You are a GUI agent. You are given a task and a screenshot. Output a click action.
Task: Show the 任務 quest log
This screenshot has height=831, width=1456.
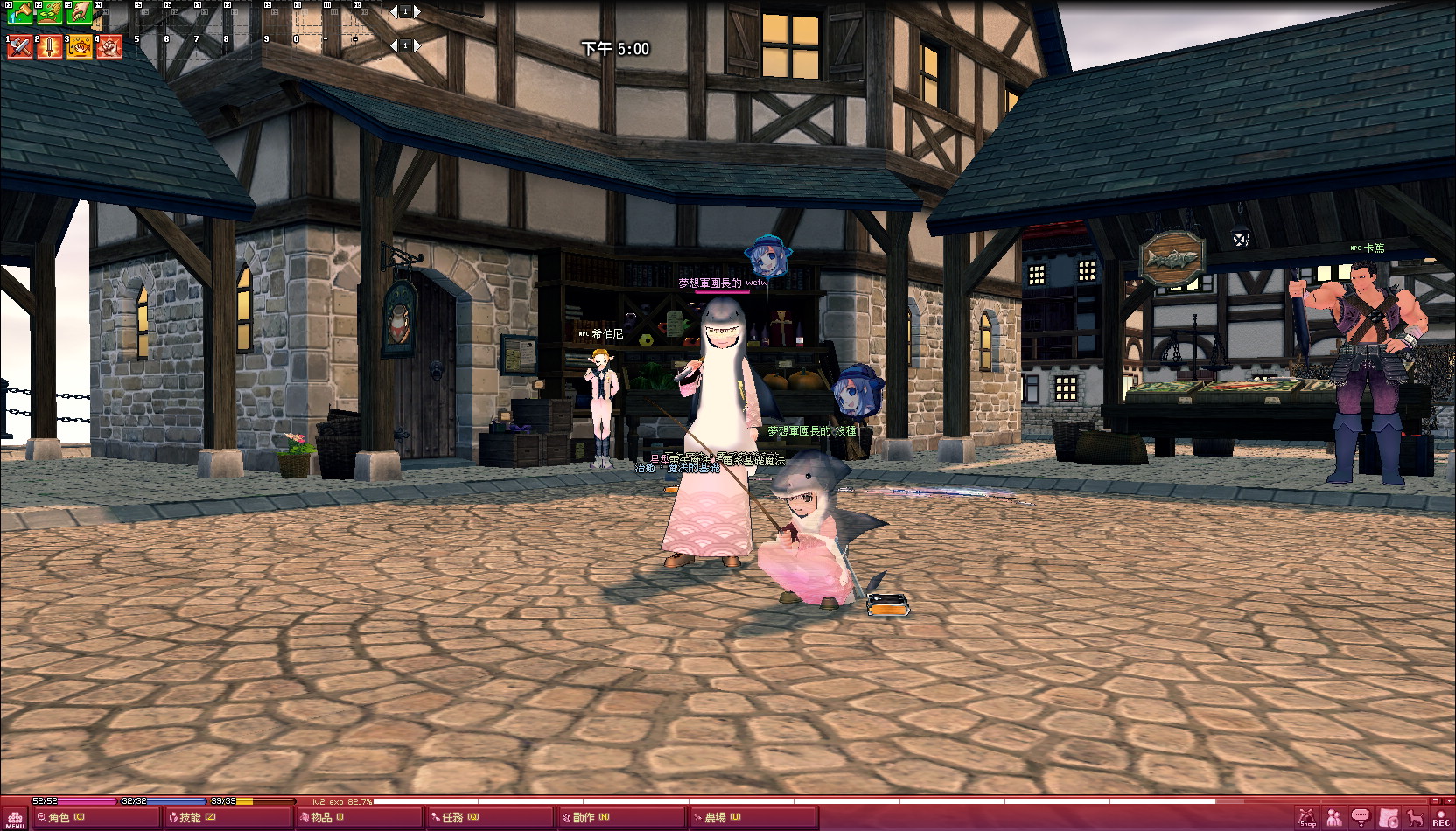[455, 817]
